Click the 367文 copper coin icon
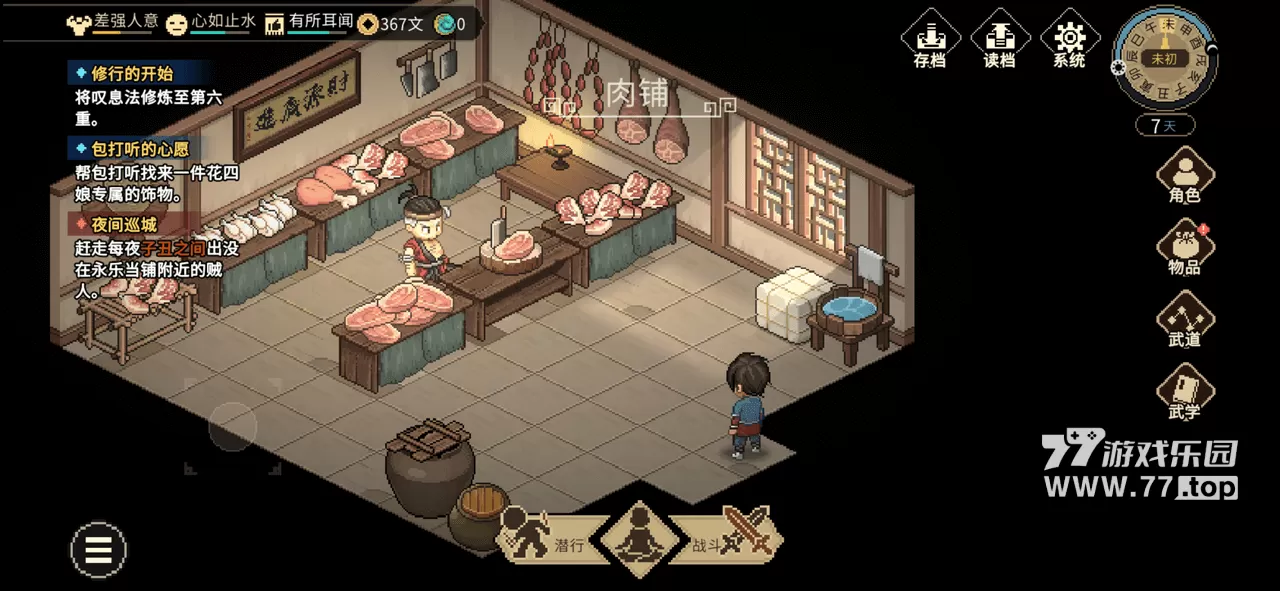1280x591 pixels. [x=368, y=24]
